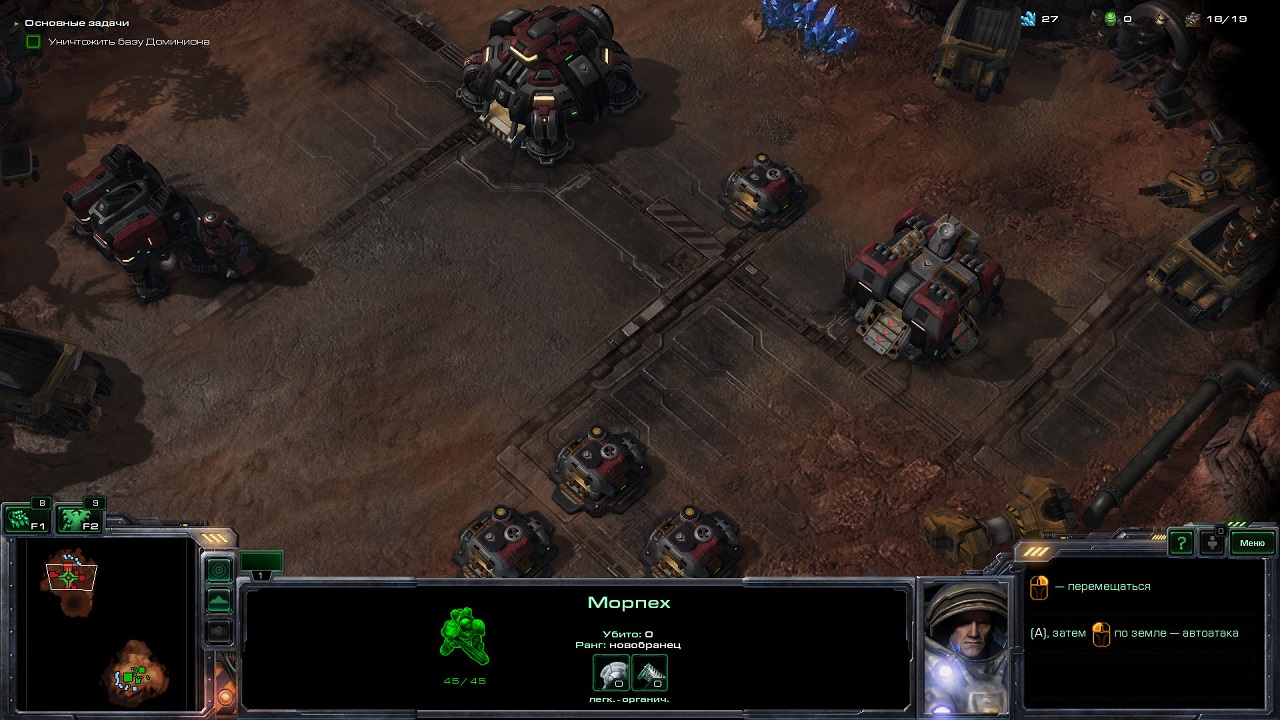Click the marine portrait
Screen dimensions: 1280x720
coord(964,646)
